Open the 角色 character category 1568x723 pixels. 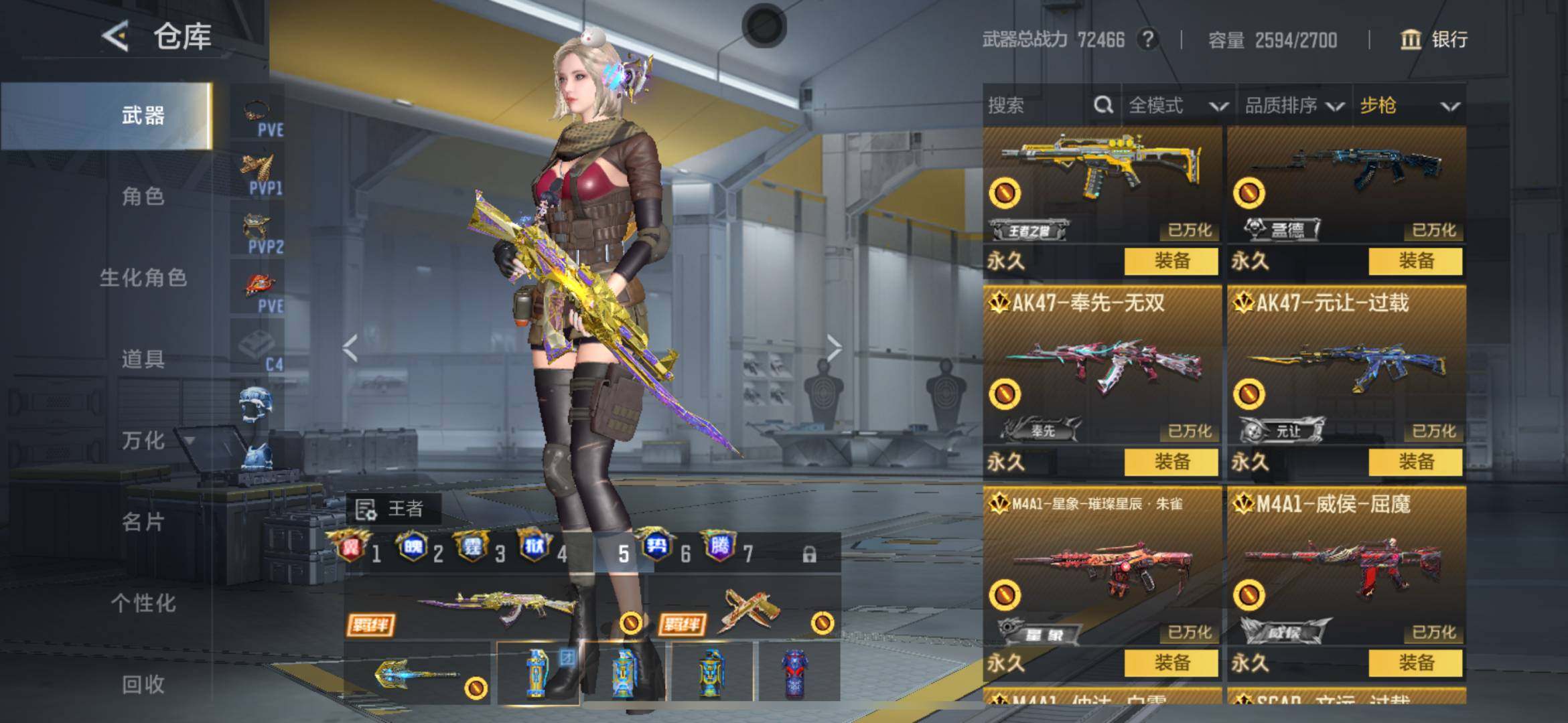point(143,196)
